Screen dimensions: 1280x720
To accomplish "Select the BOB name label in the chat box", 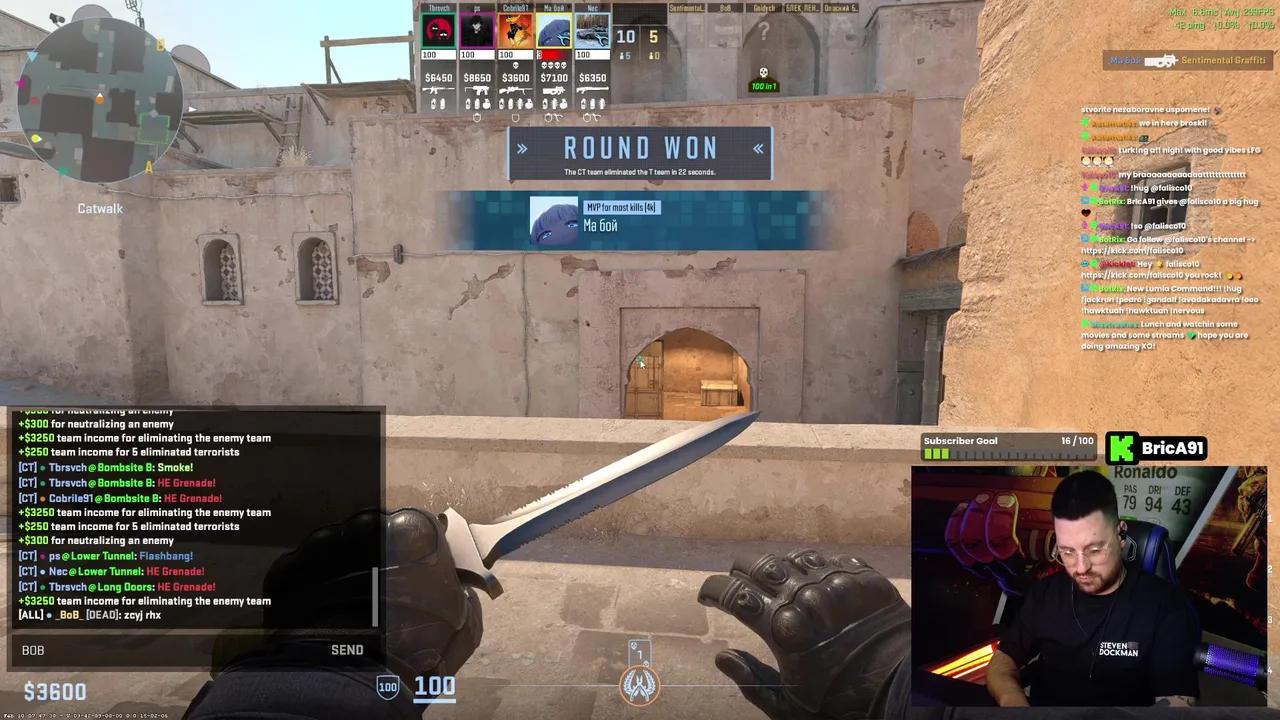I will (x=33, y=650).
